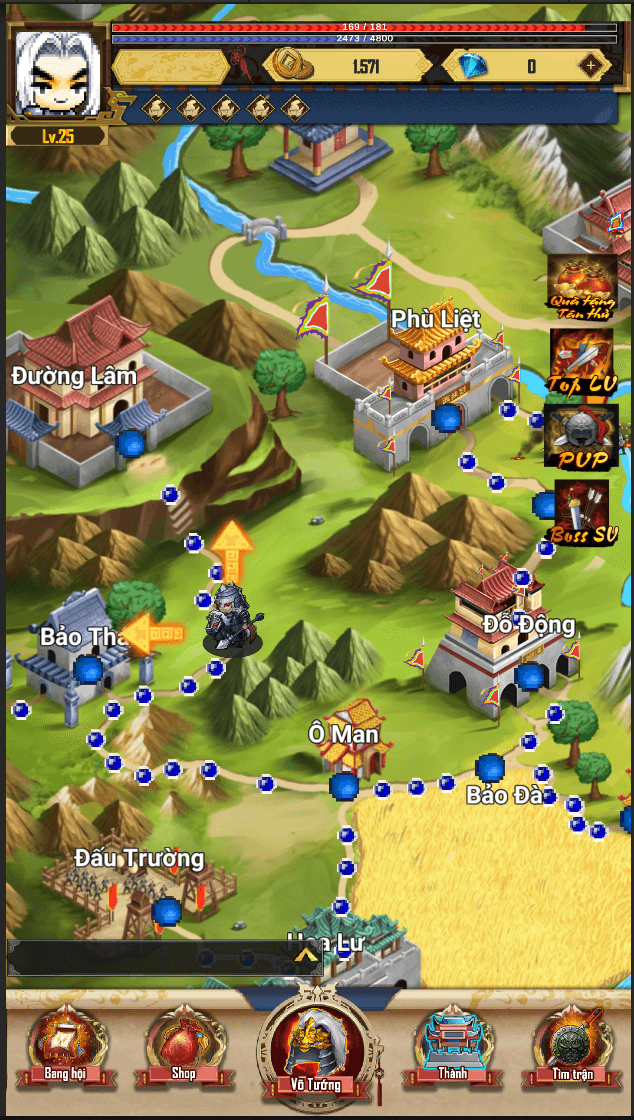634x1120 pixels.
Task: Open the PVP mode icon
Action: point(580,436)
